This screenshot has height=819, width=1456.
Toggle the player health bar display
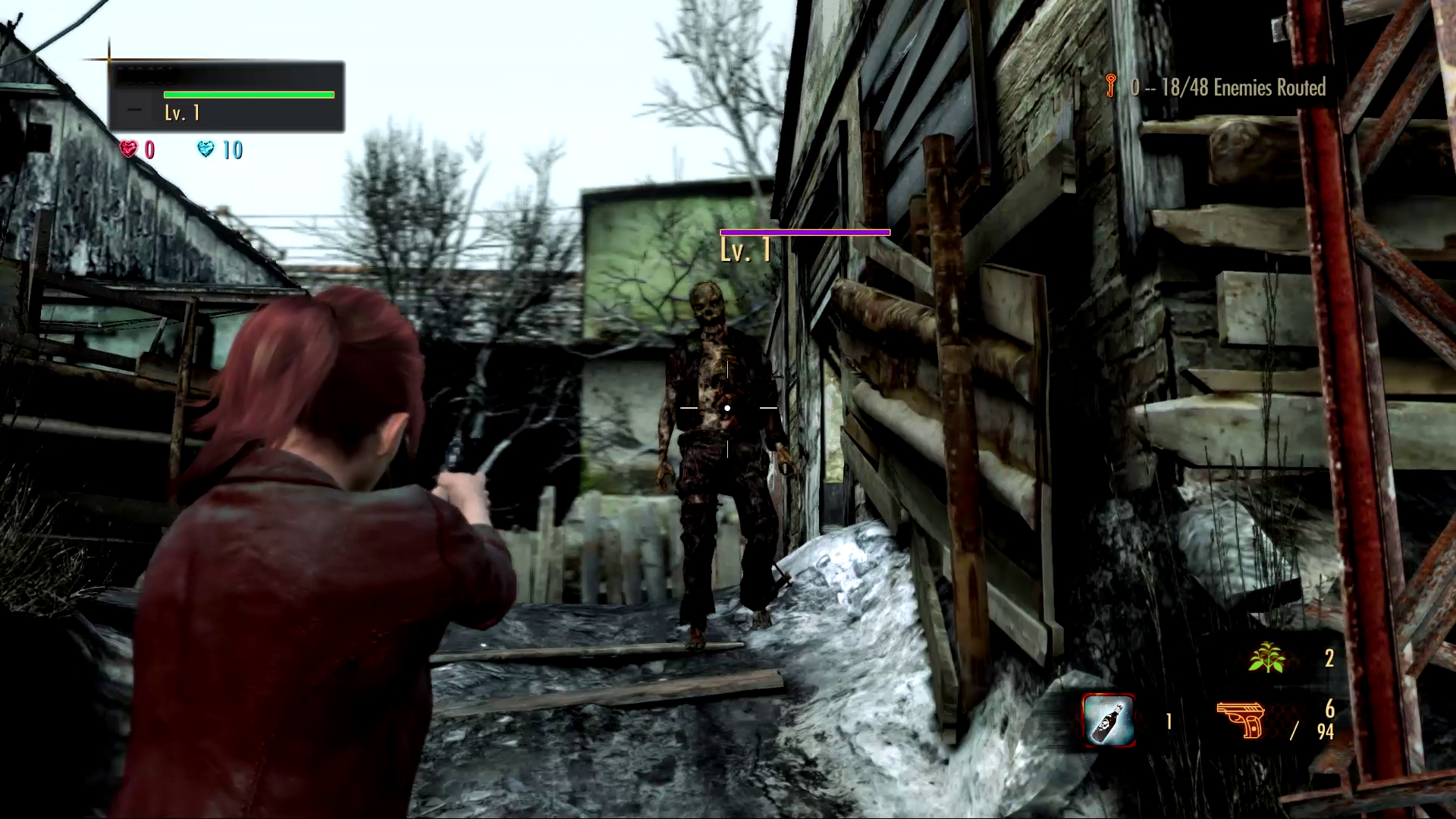[x=249, y=93]
